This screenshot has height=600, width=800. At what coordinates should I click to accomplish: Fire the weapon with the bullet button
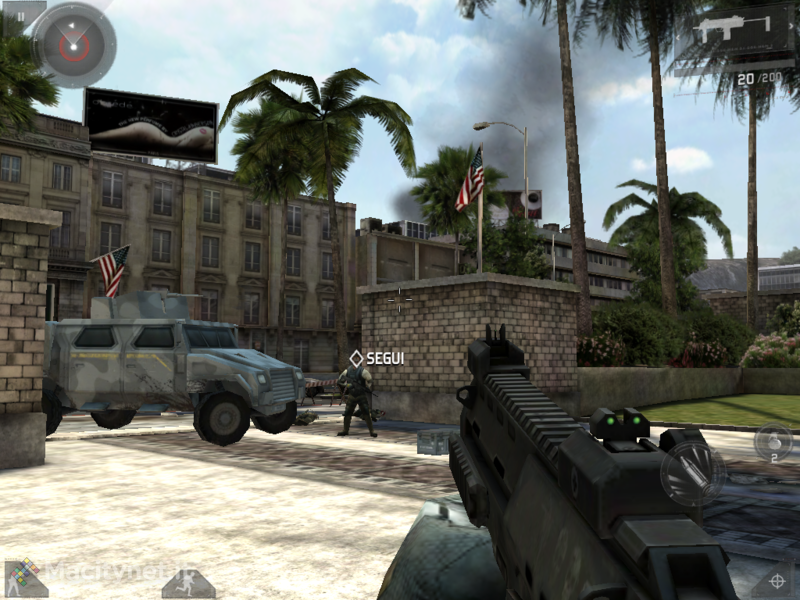point(692,468)
